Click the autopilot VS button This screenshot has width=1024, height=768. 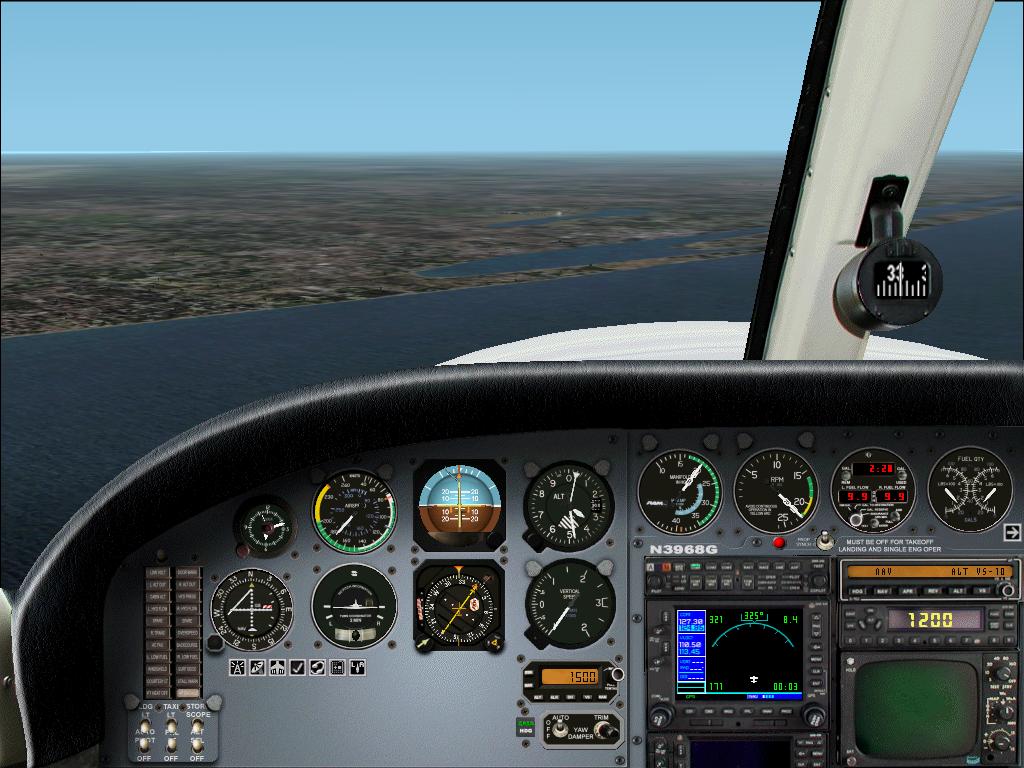[x=983, y=591]
